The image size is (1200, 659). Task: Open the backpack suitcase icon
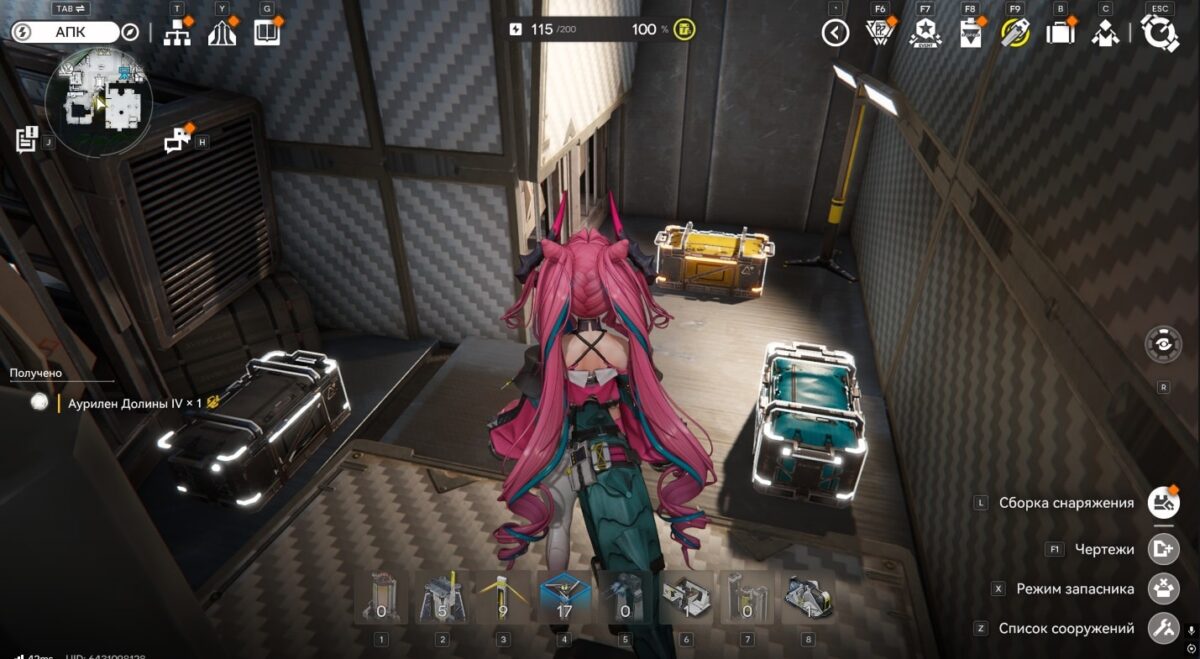click(x=1060, y=33)
